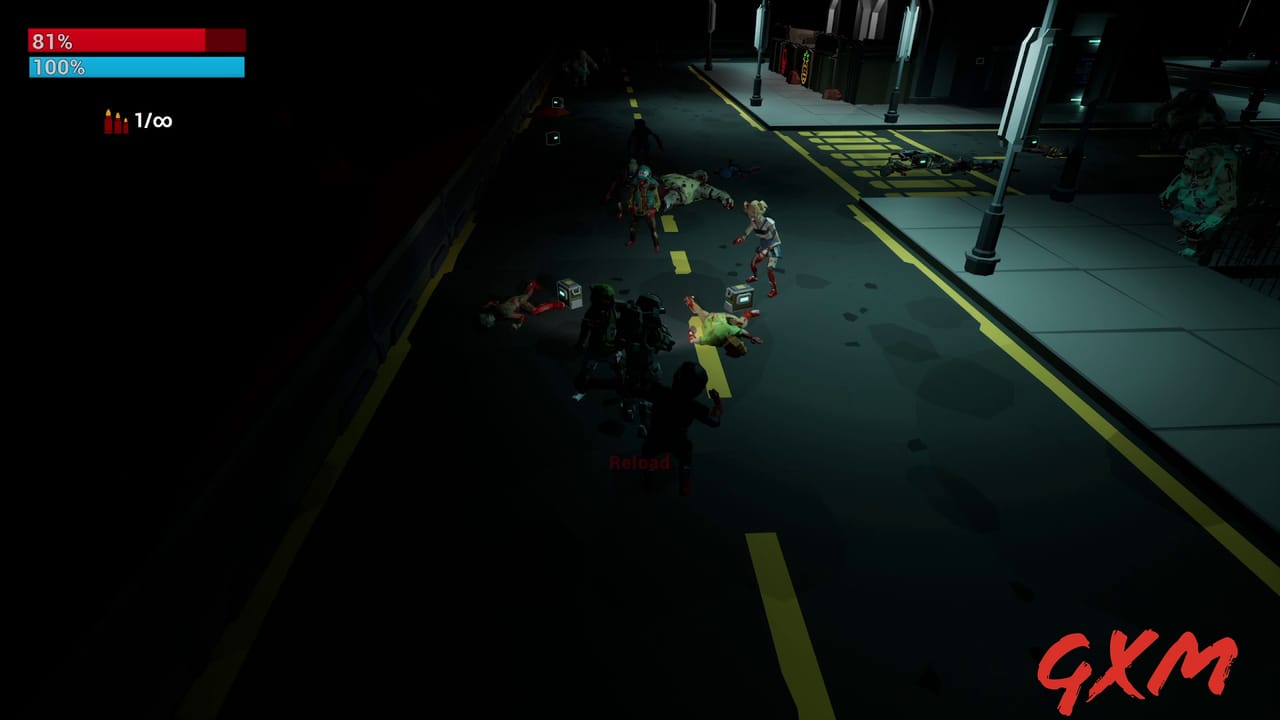1280x720 pixels.
Task: Click the supply crate right of the player
Action: [x=739, y=296]
